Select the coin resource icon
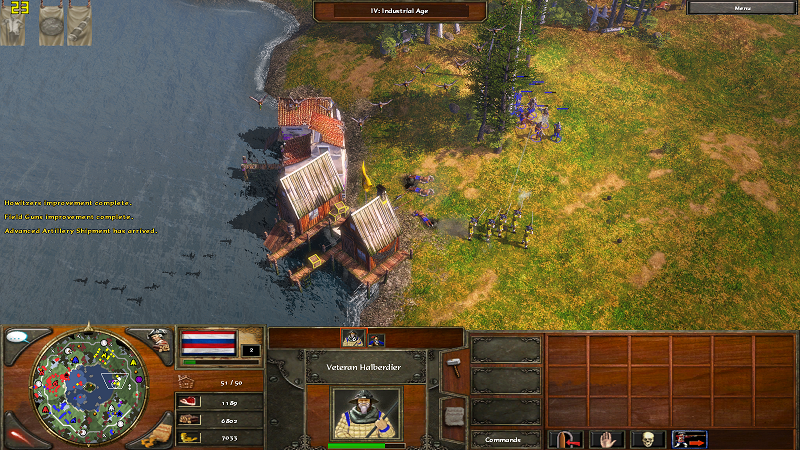Image resolution: width=800 pixels, height=450 pixels. pyautogui.click(x=187, y=437)
